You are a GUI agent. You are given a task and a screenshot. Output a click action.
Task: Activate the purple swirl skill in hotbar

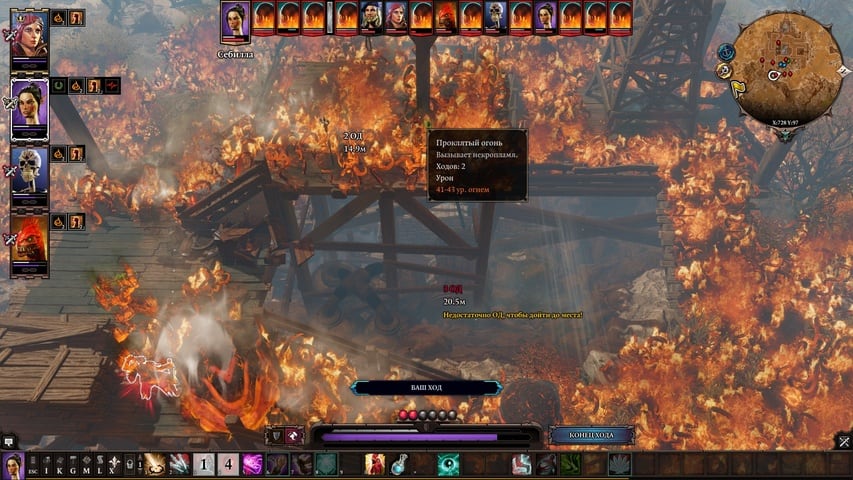tap(253, 464)
